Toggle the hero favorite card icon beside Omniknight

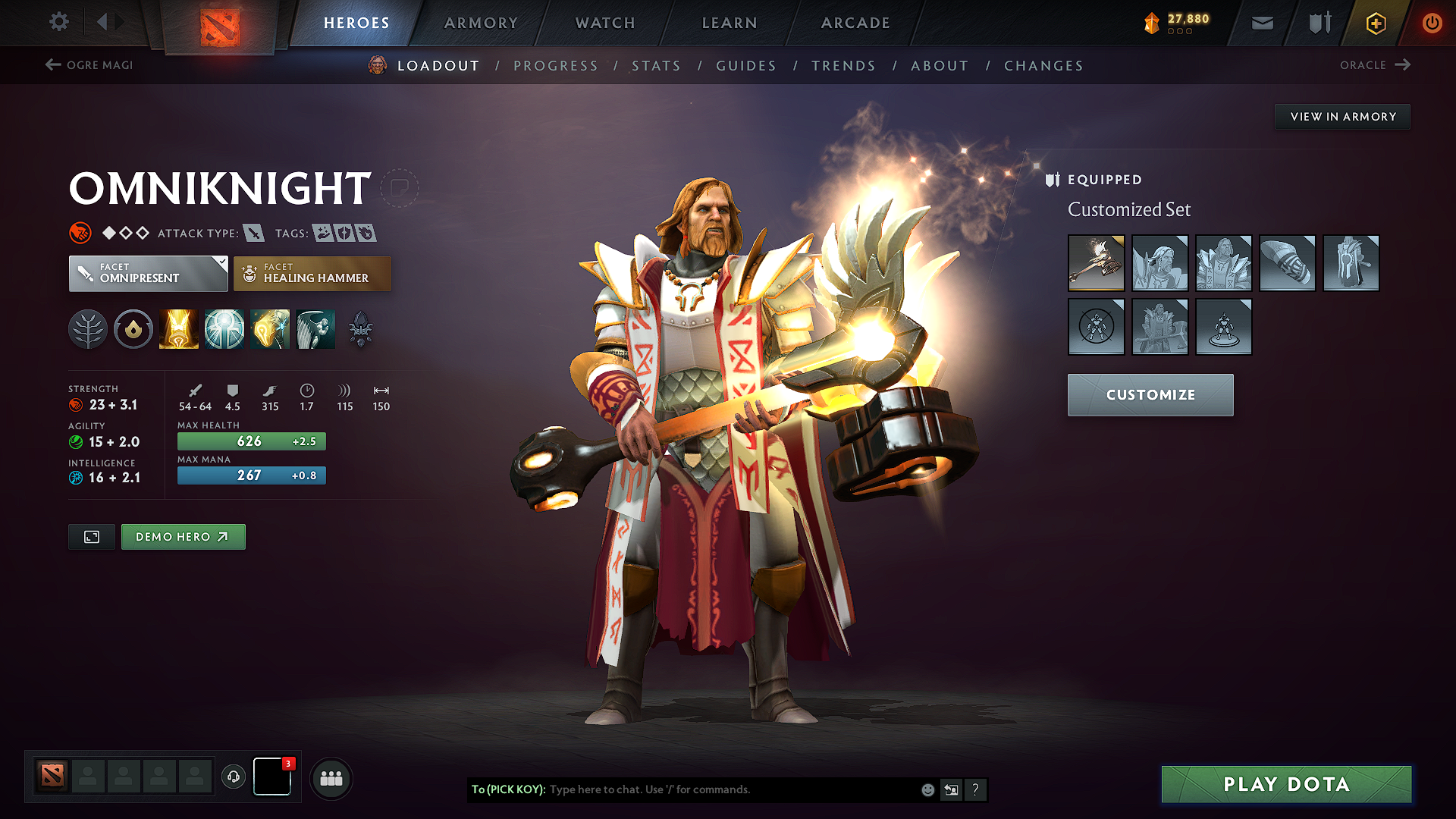tap(400, 187)
